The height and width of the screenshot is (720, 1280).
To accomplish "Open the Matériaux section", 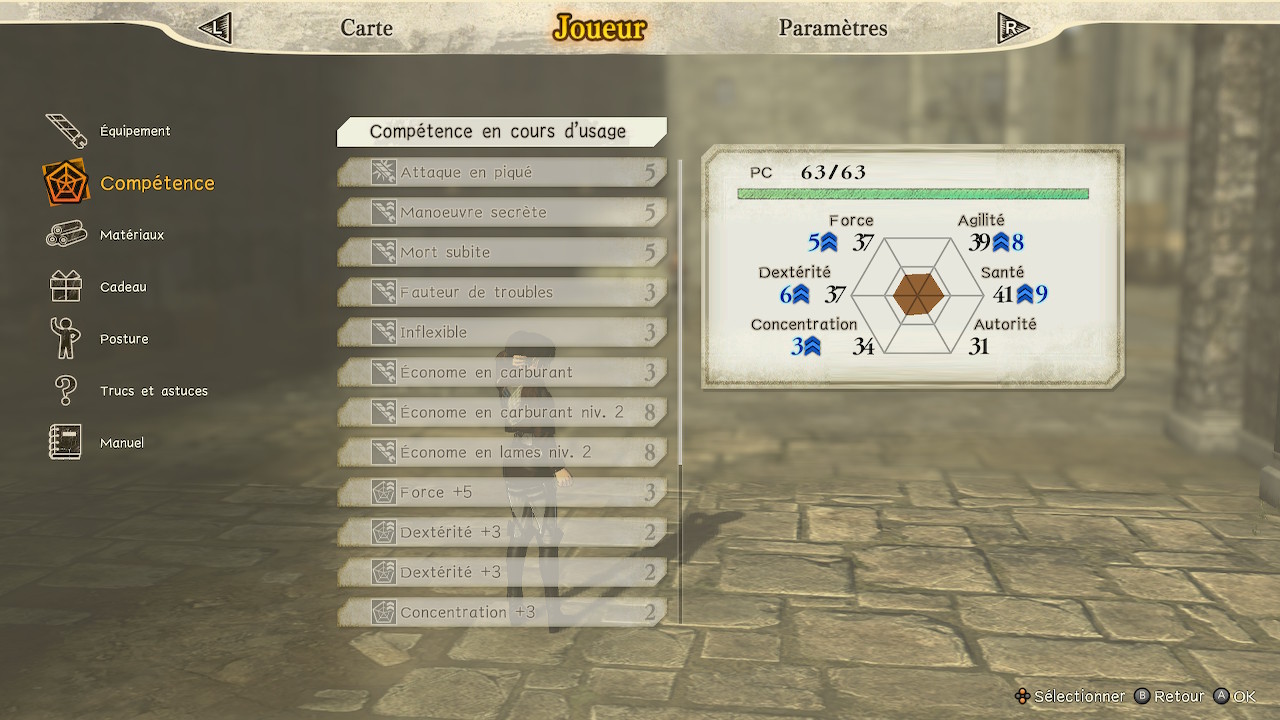I will pyautogui.click(x=131, y=235).
